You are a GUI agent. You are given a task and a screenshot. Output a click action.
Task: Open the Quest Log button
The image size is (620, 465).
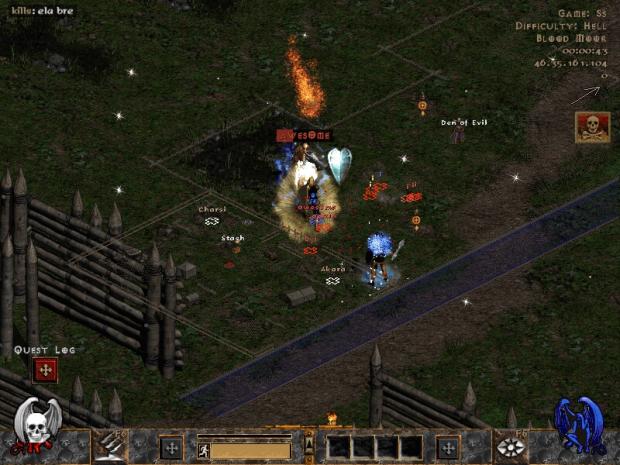tap(44, 371)
